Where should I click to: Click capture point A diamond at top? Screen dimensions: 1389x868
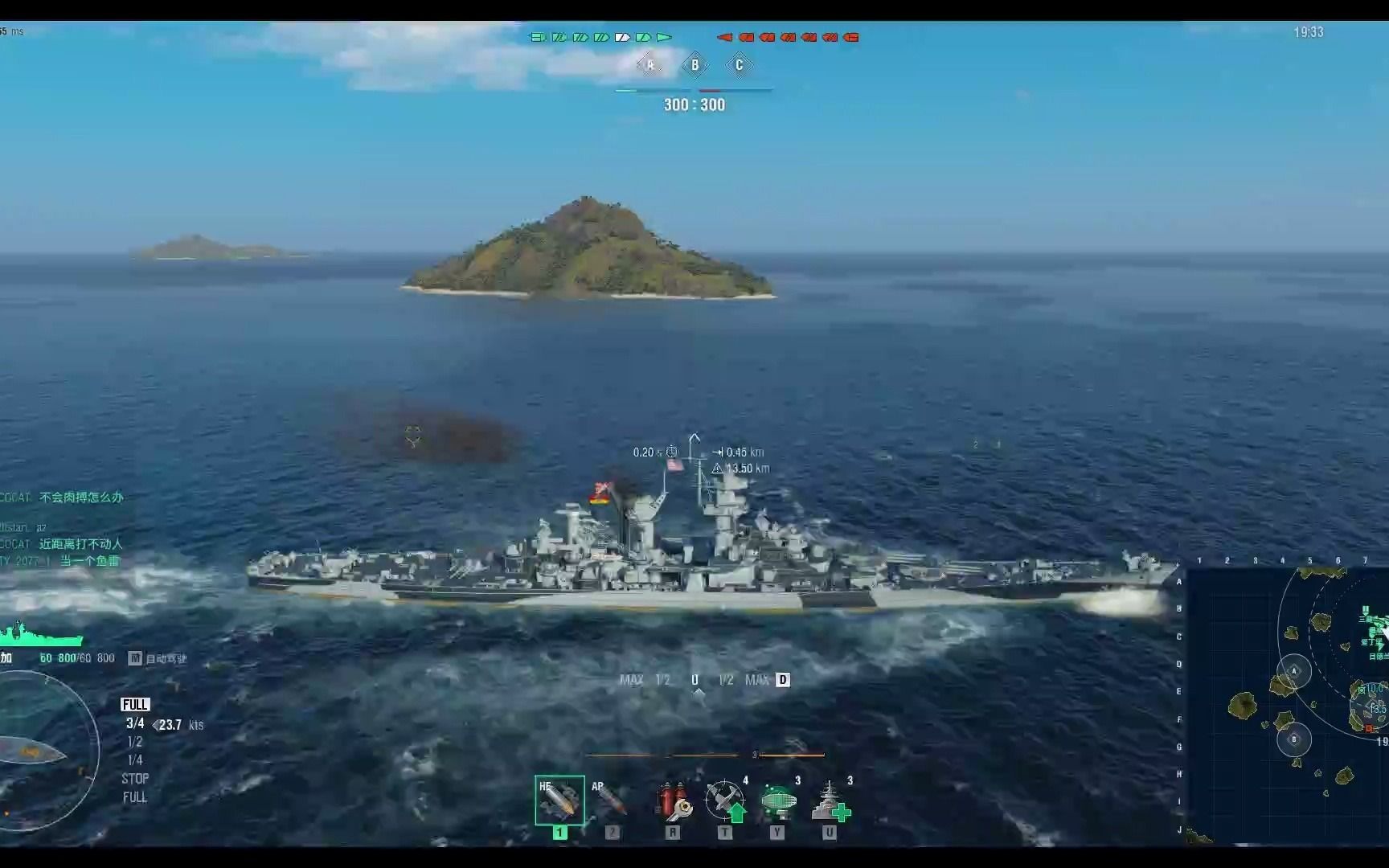pos(650,65)
